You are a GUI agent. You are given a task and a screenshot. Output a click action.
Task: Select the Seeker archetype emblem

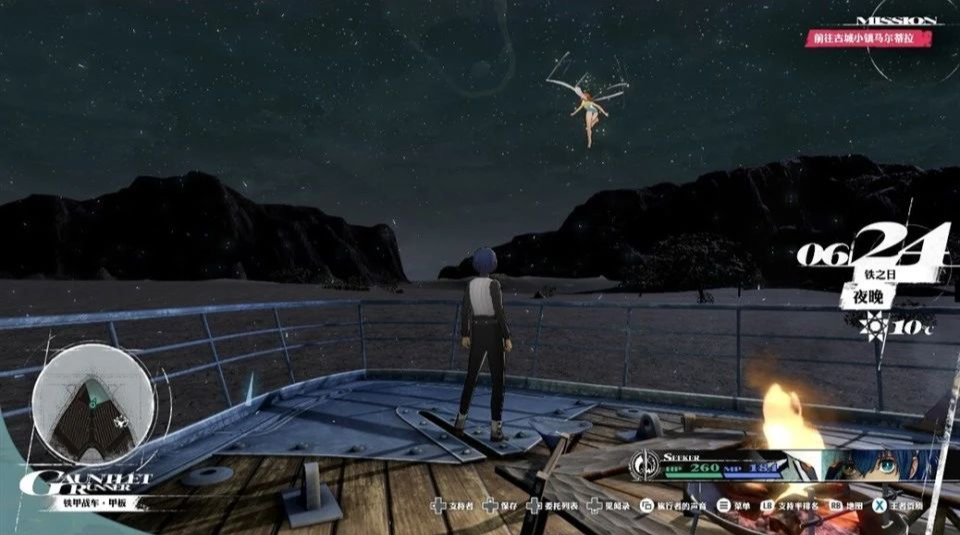coord(645,464)
